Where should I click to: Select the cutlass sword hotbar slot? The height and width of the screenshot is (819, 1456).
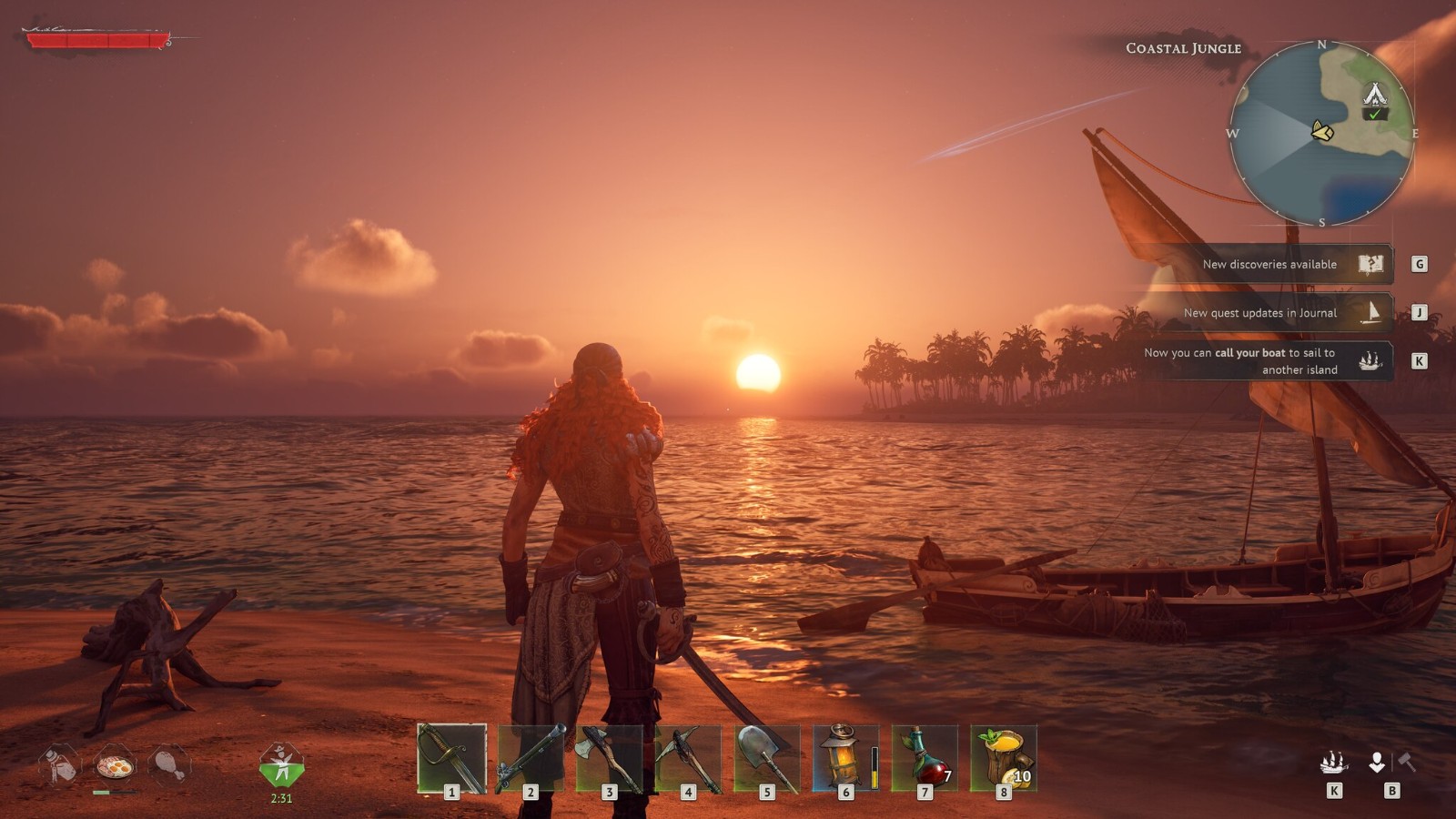coord(451,758)
